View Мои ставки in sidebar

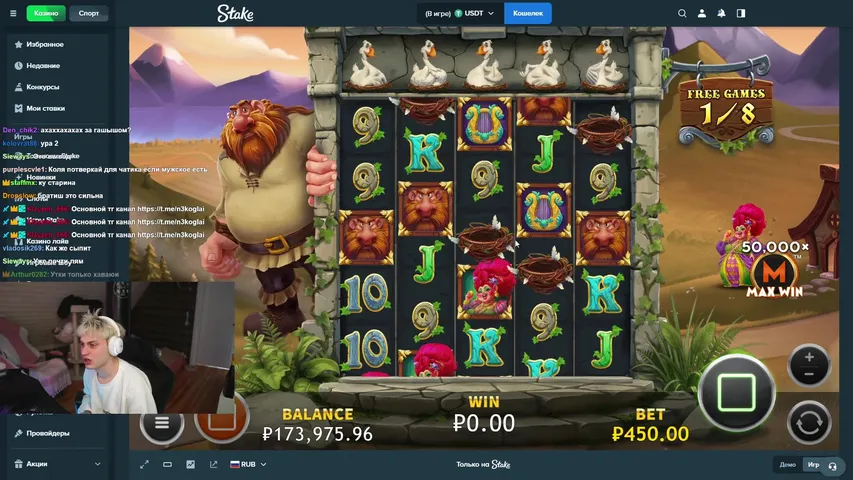point(46,108)
